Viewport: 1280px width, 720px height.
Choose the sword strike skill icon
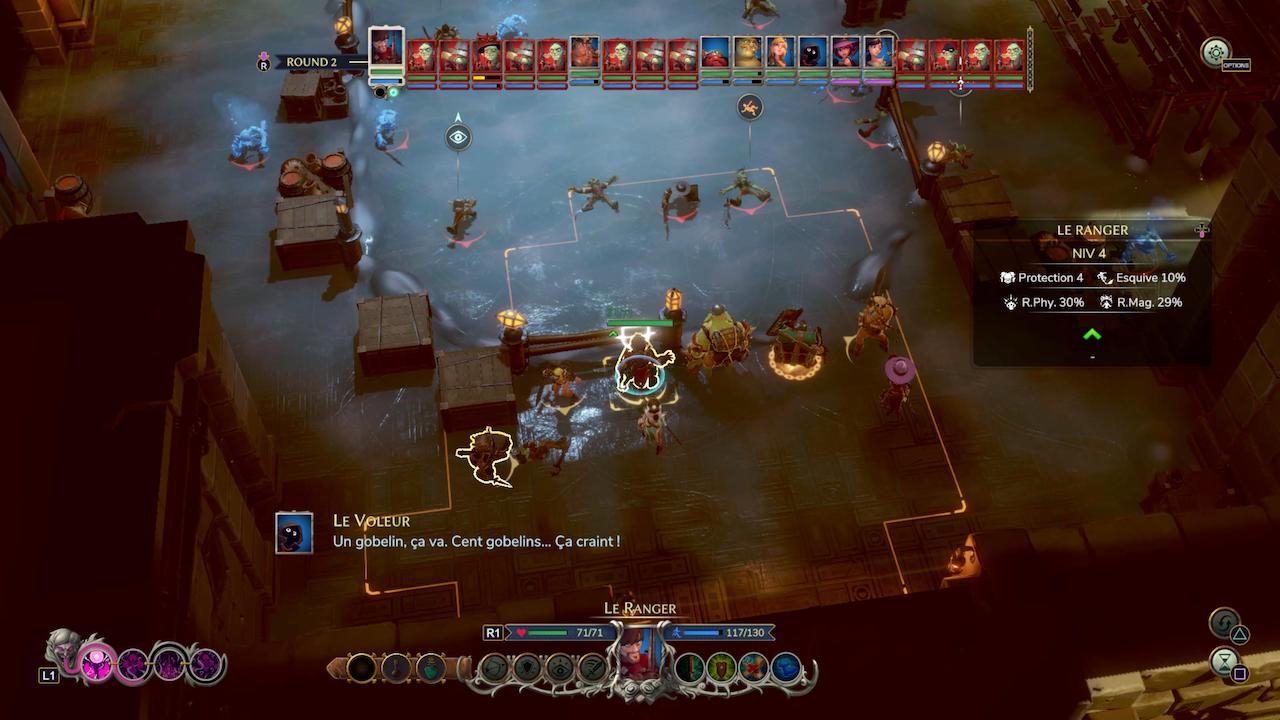(593, 668)
